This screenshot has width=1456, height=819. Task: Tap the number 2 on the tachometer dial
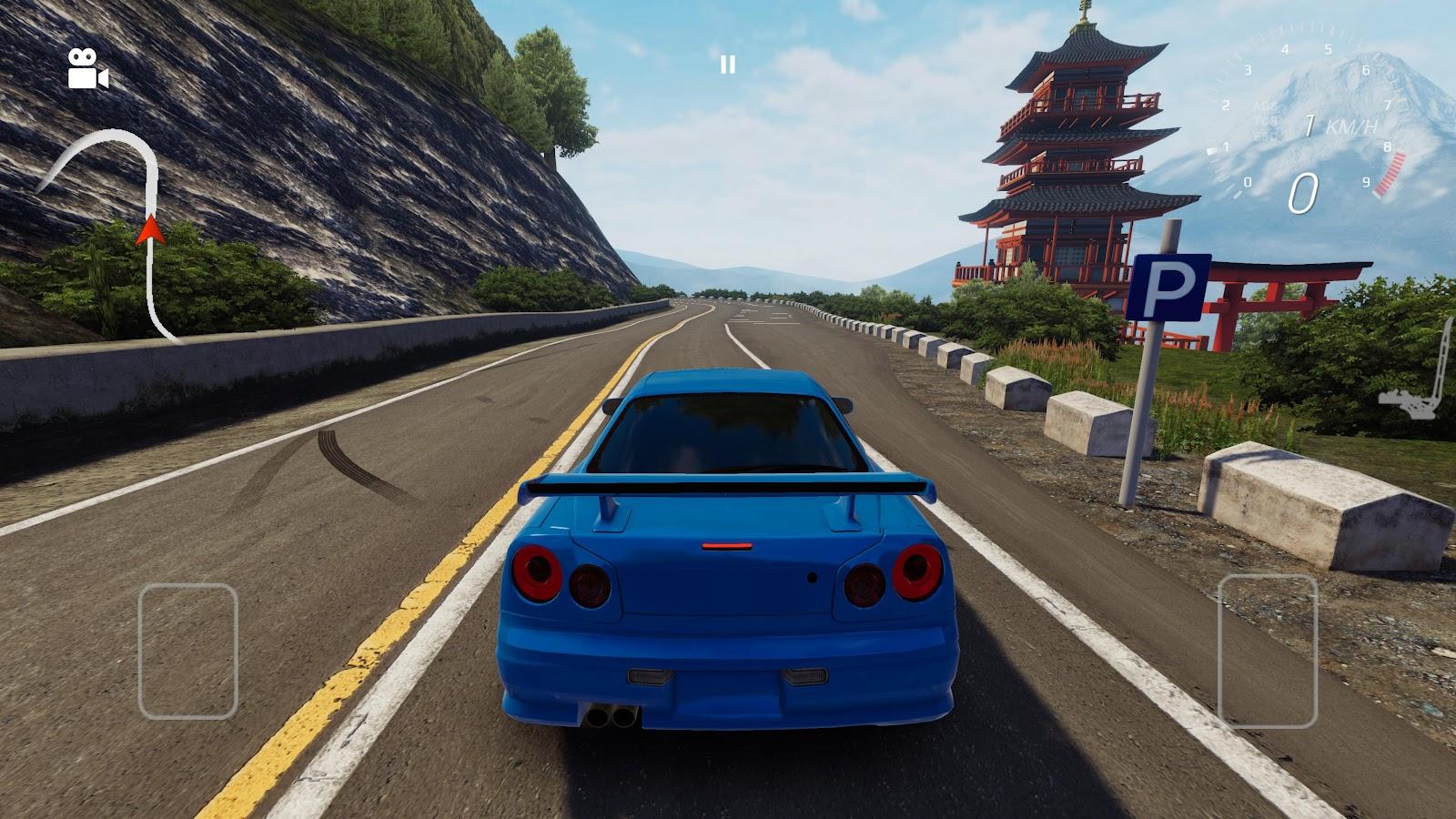point(1226,106)
